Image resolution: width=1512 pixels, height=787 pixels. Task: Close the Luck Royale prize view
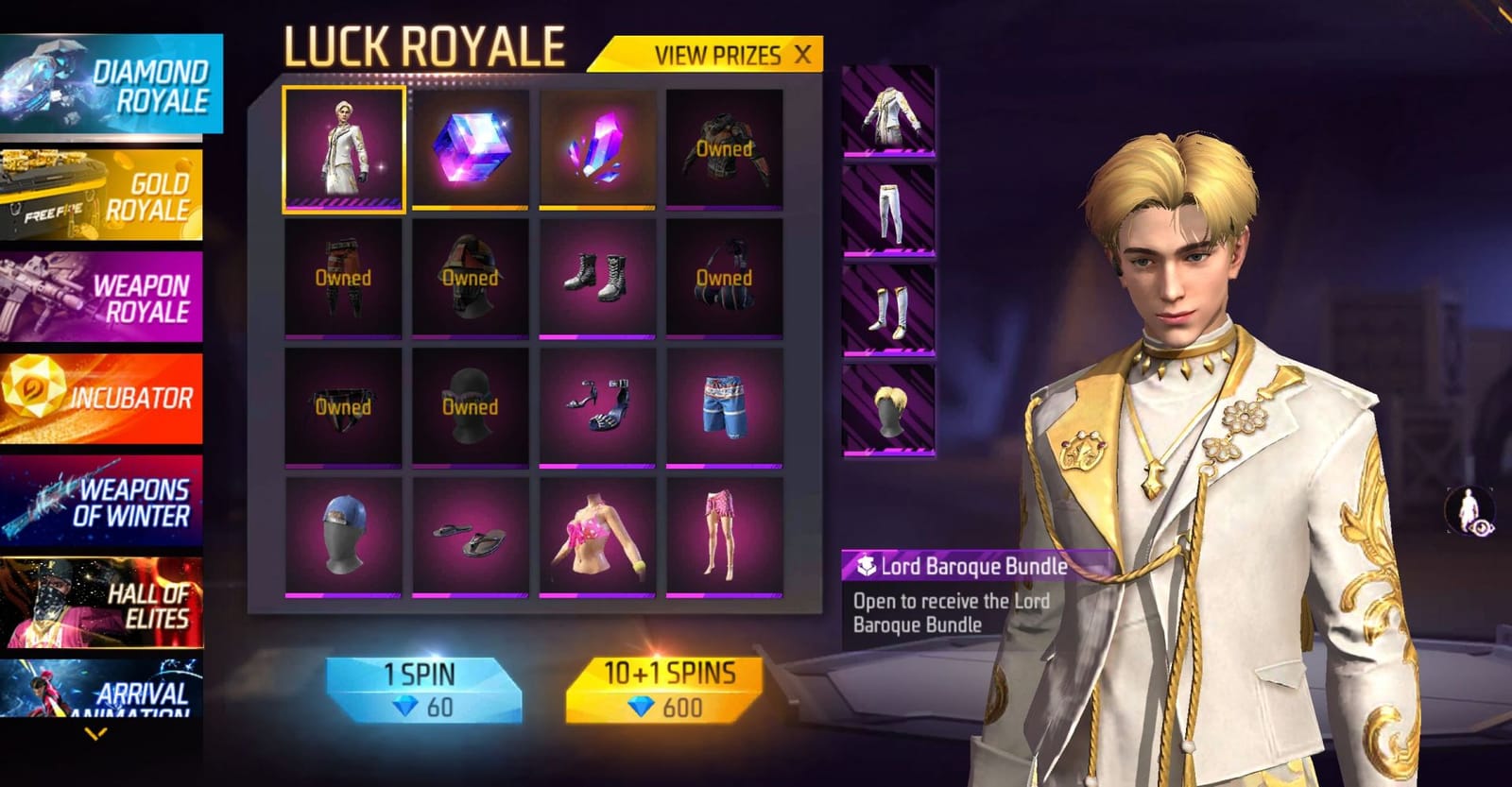pyautogui.click(x=802, y=55)
